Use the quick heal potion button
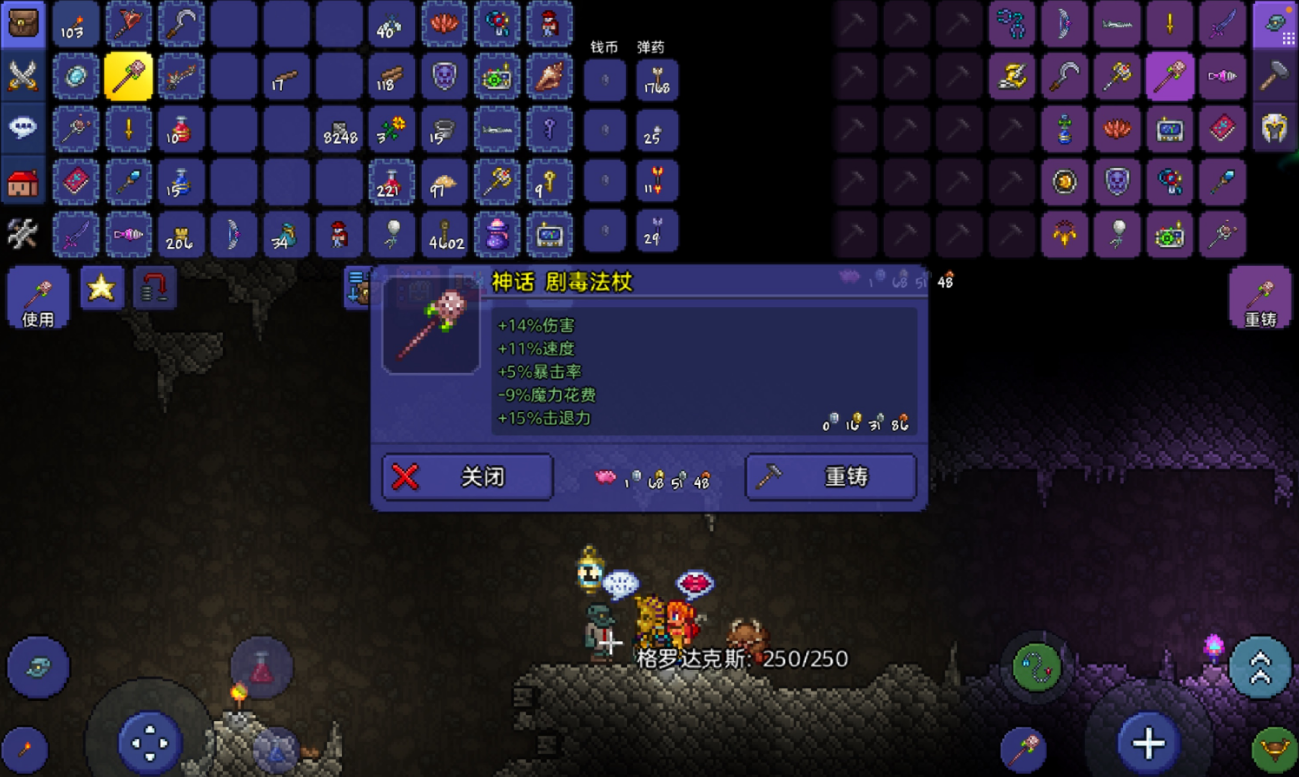 click(x=262, y=667)
